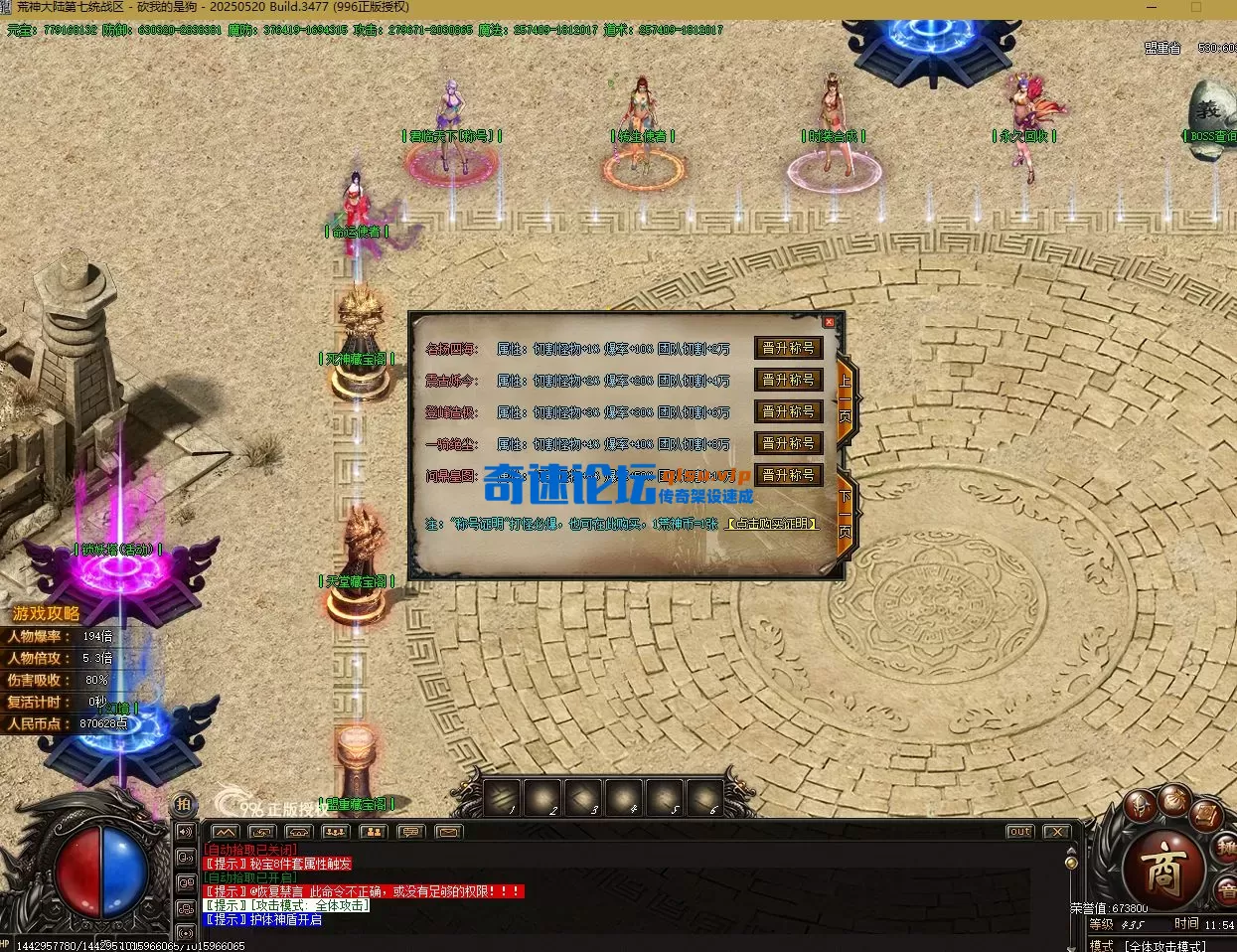Image resolution: width=1237 pixels, height=952 pixels.
Task: Close the chat panel with X
Action: coord(1055,832)
